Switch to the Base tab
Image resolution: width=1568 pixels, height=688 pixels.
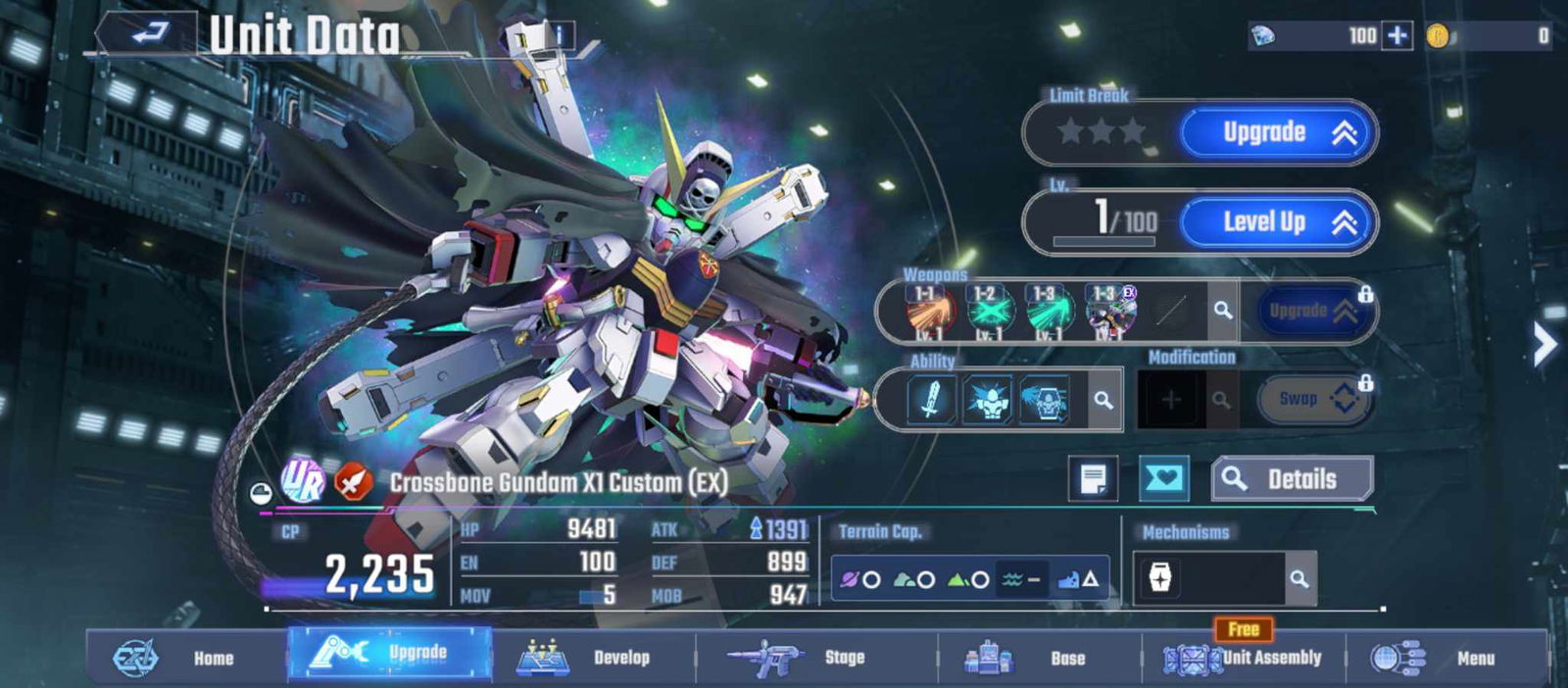1037,658
